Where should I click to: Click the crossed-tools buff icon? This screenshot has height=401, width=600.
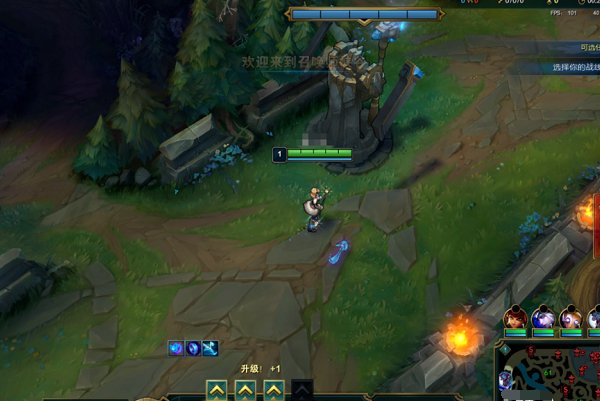[x=211, y=347]
